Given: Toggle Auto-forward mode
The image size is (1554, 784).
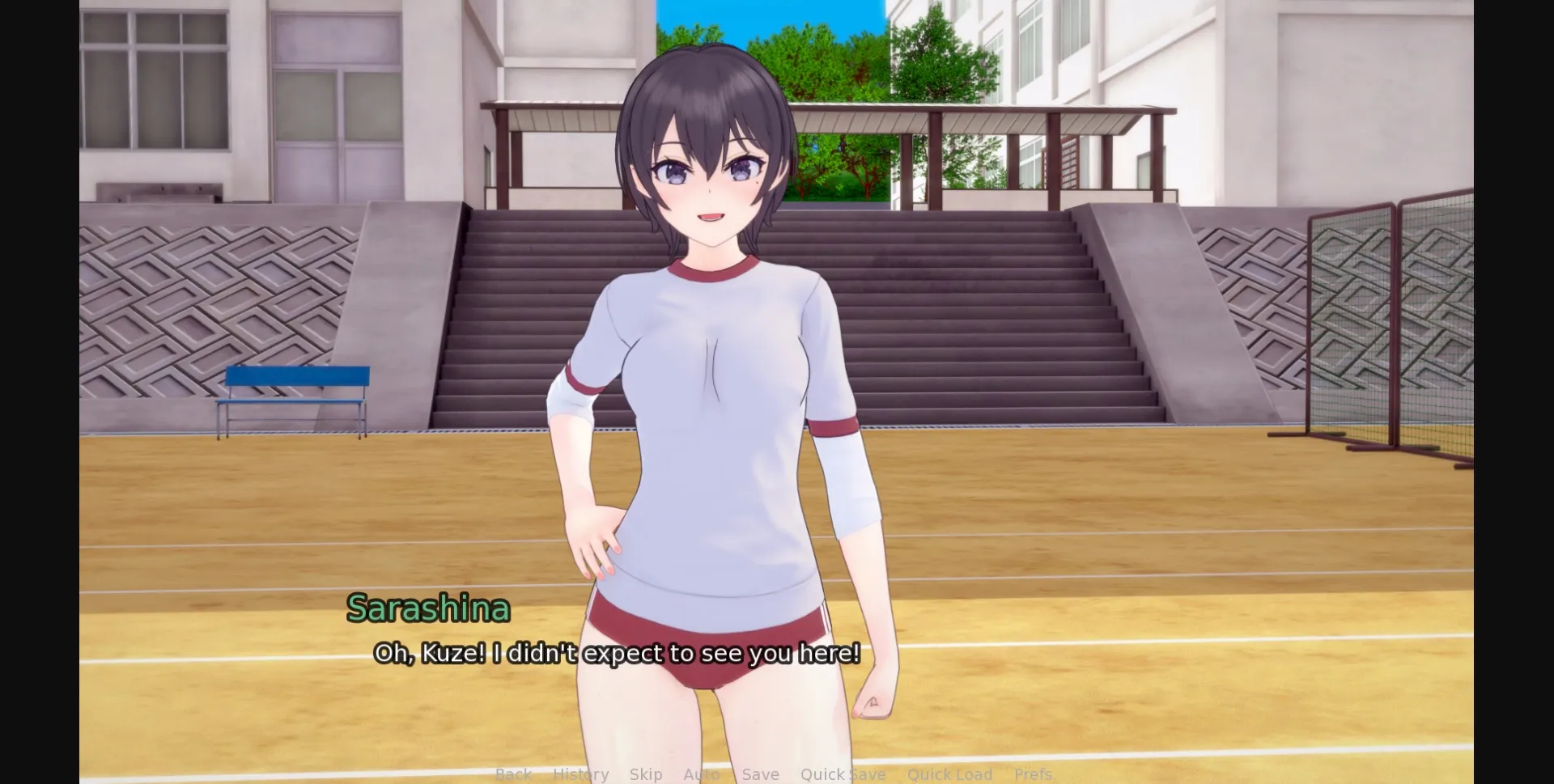Looking at the screenshot, I should click(701, 774).
